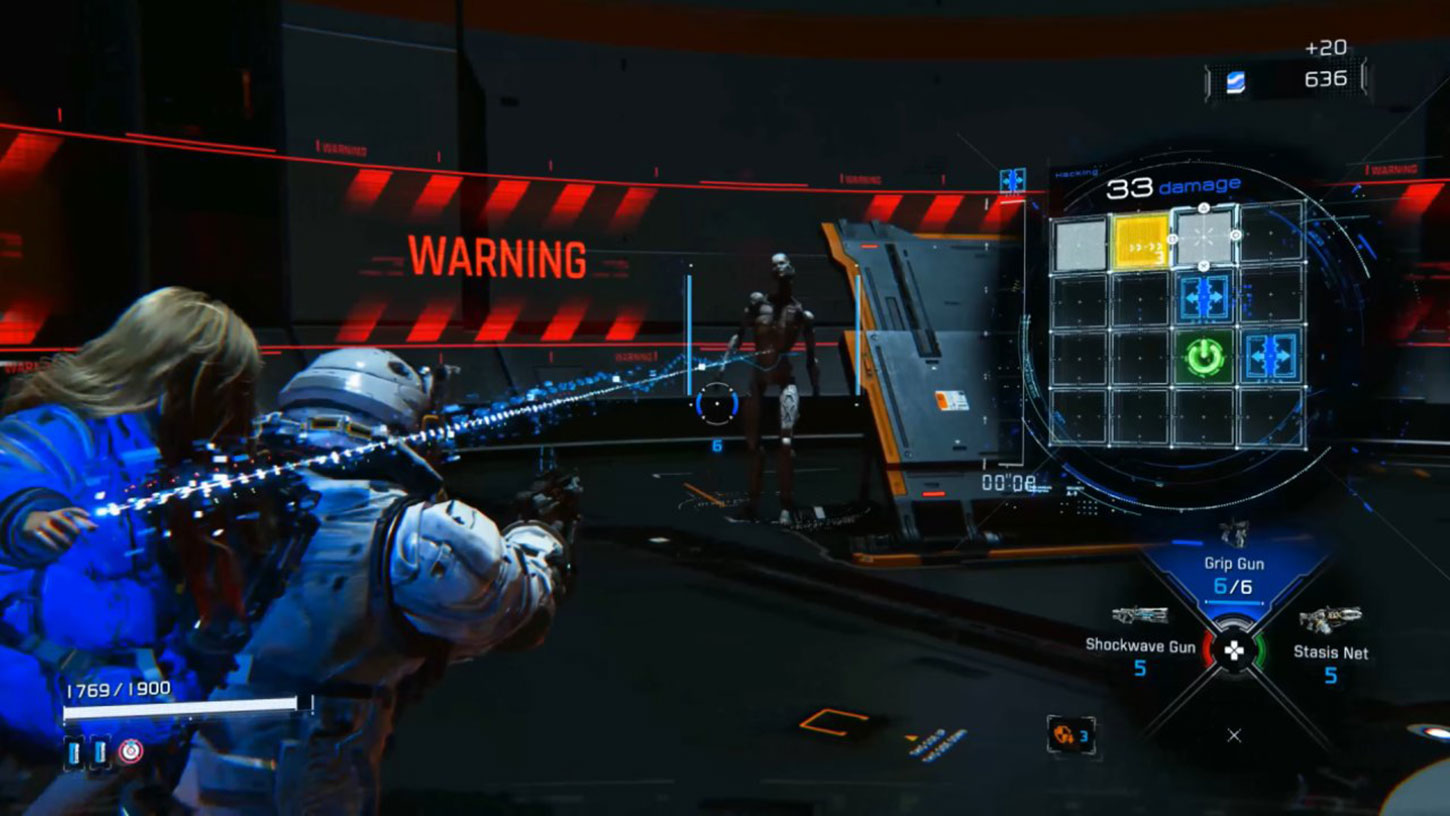
Task: Select the highlighted cursor tile in hacking grid
Action: (1203, 236)
